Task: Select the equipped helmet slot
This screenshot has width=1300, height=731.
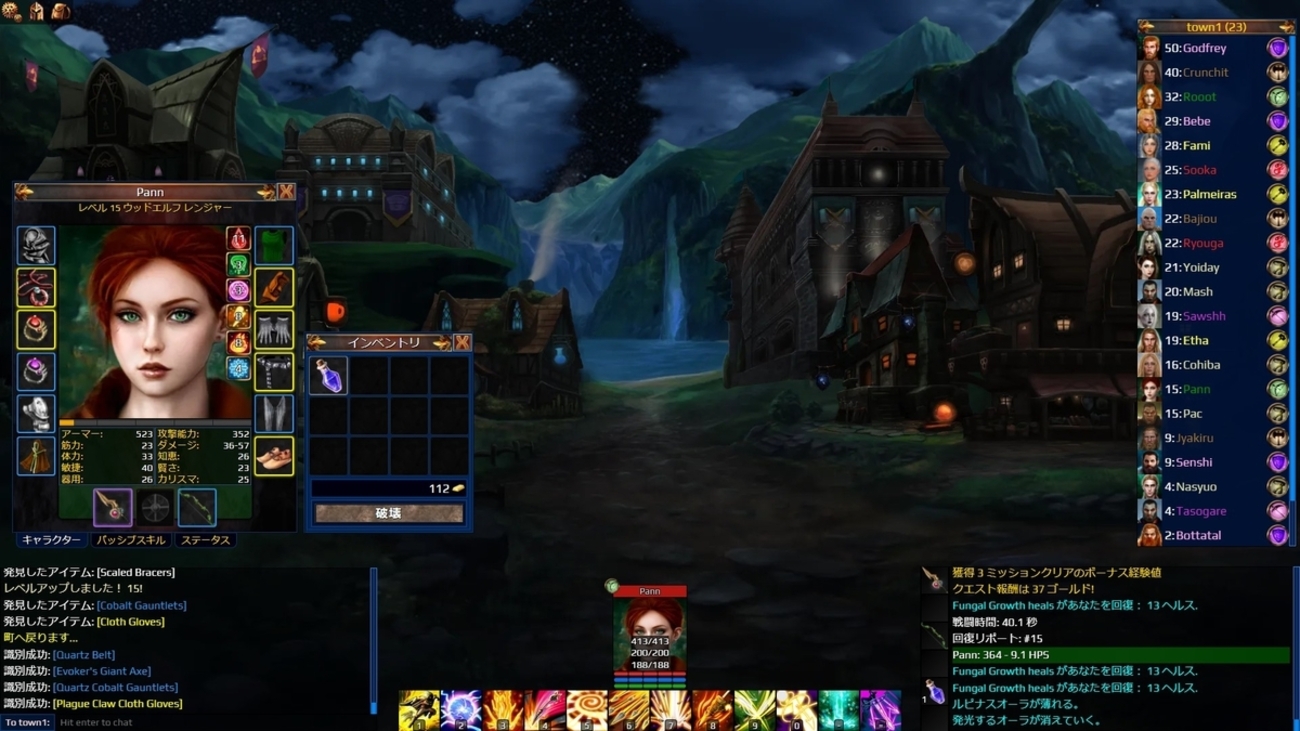Action: [x=36, y=246]
